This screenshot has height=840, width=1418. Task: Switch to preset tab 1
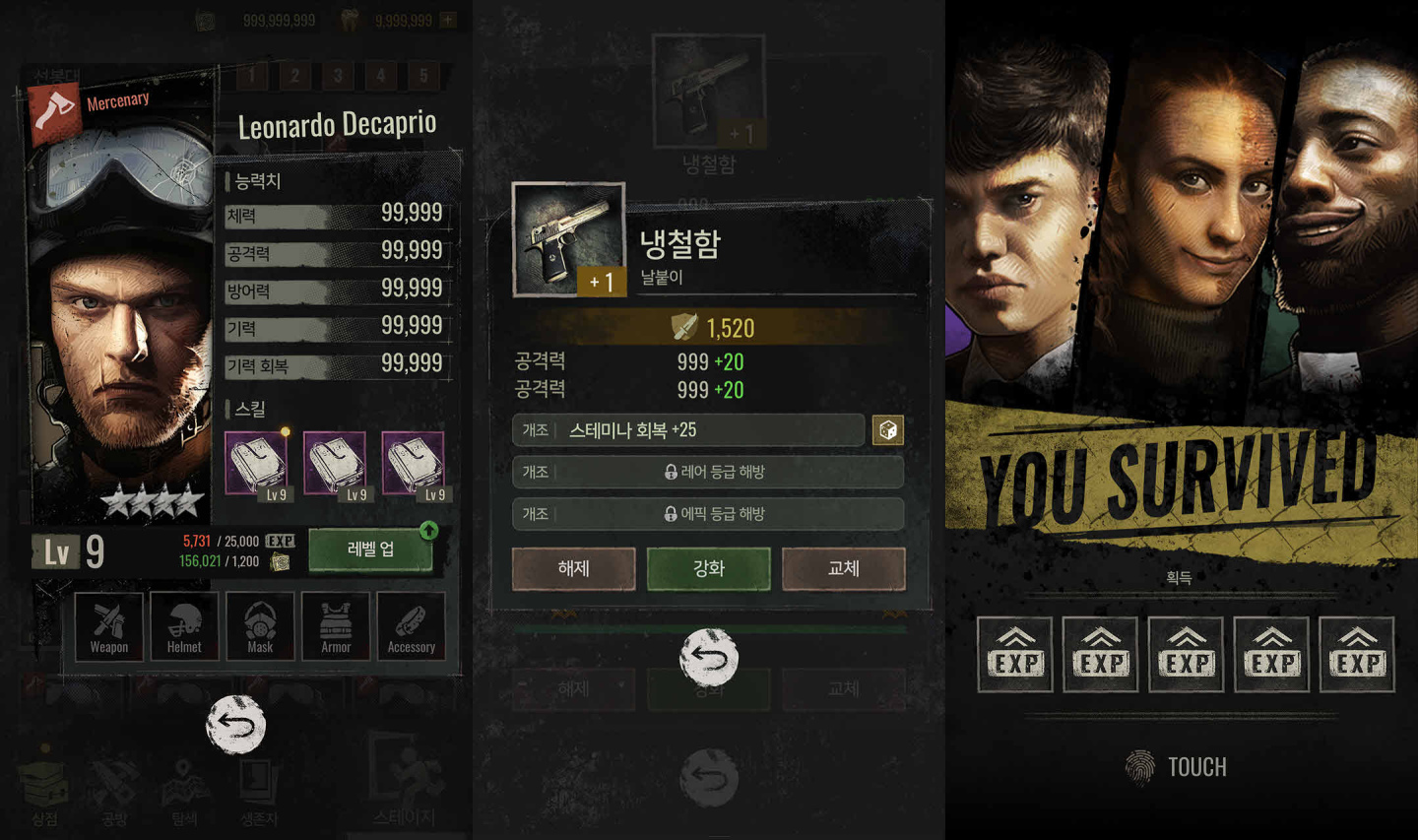pyautogui.click(x=252, y=75)
